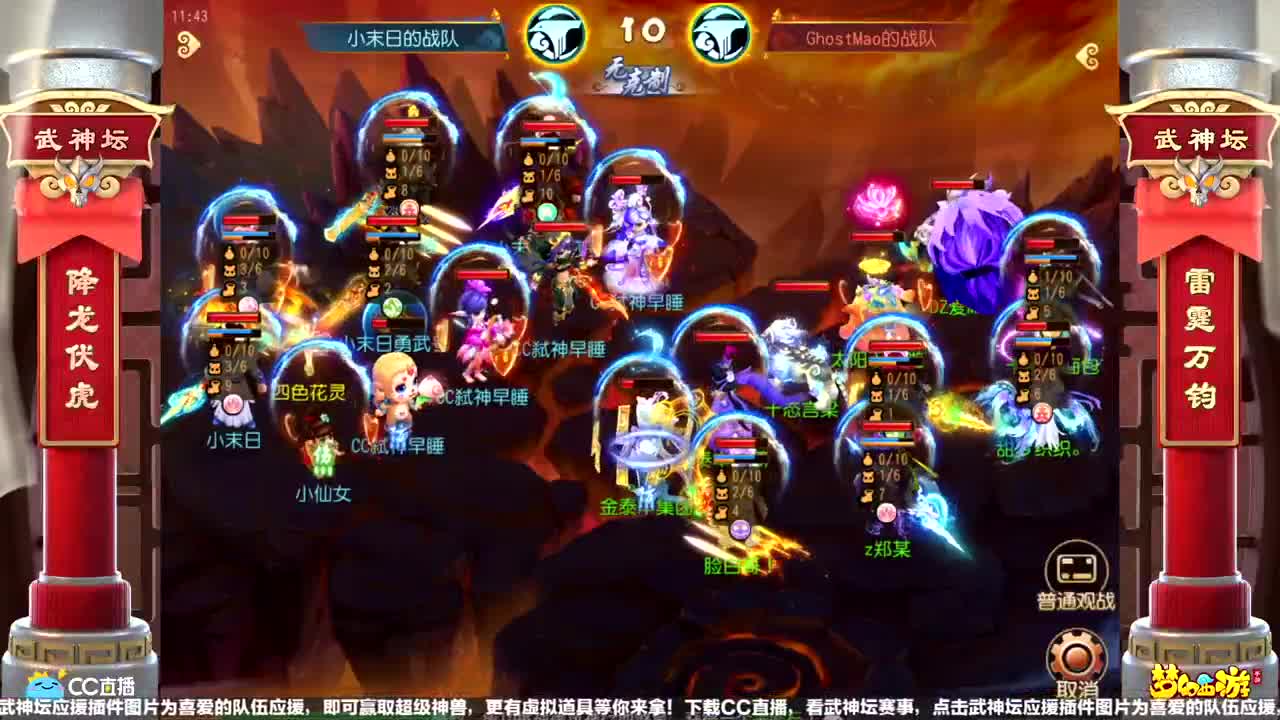Click the GhostMao的战队 team emblem icon
The image size is (1280, 720).
723,33
